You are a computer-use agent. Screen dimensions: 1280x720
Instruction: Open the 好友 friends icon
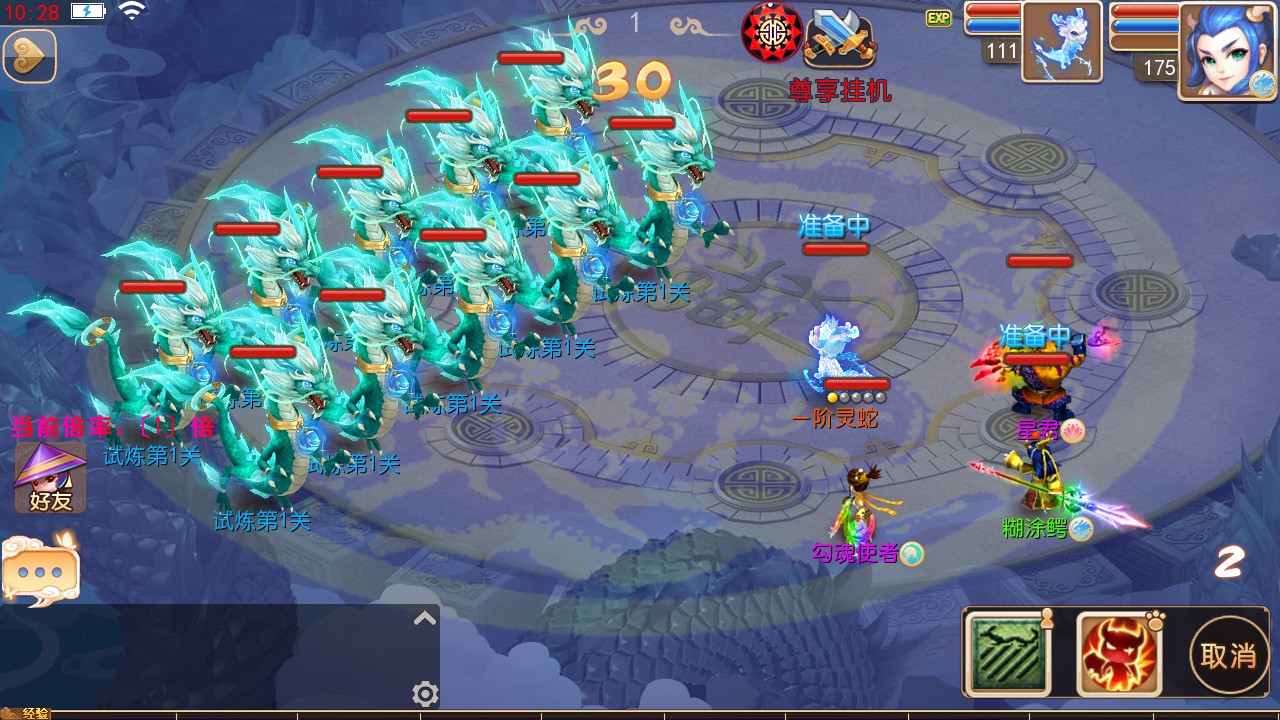coord(49,478)
